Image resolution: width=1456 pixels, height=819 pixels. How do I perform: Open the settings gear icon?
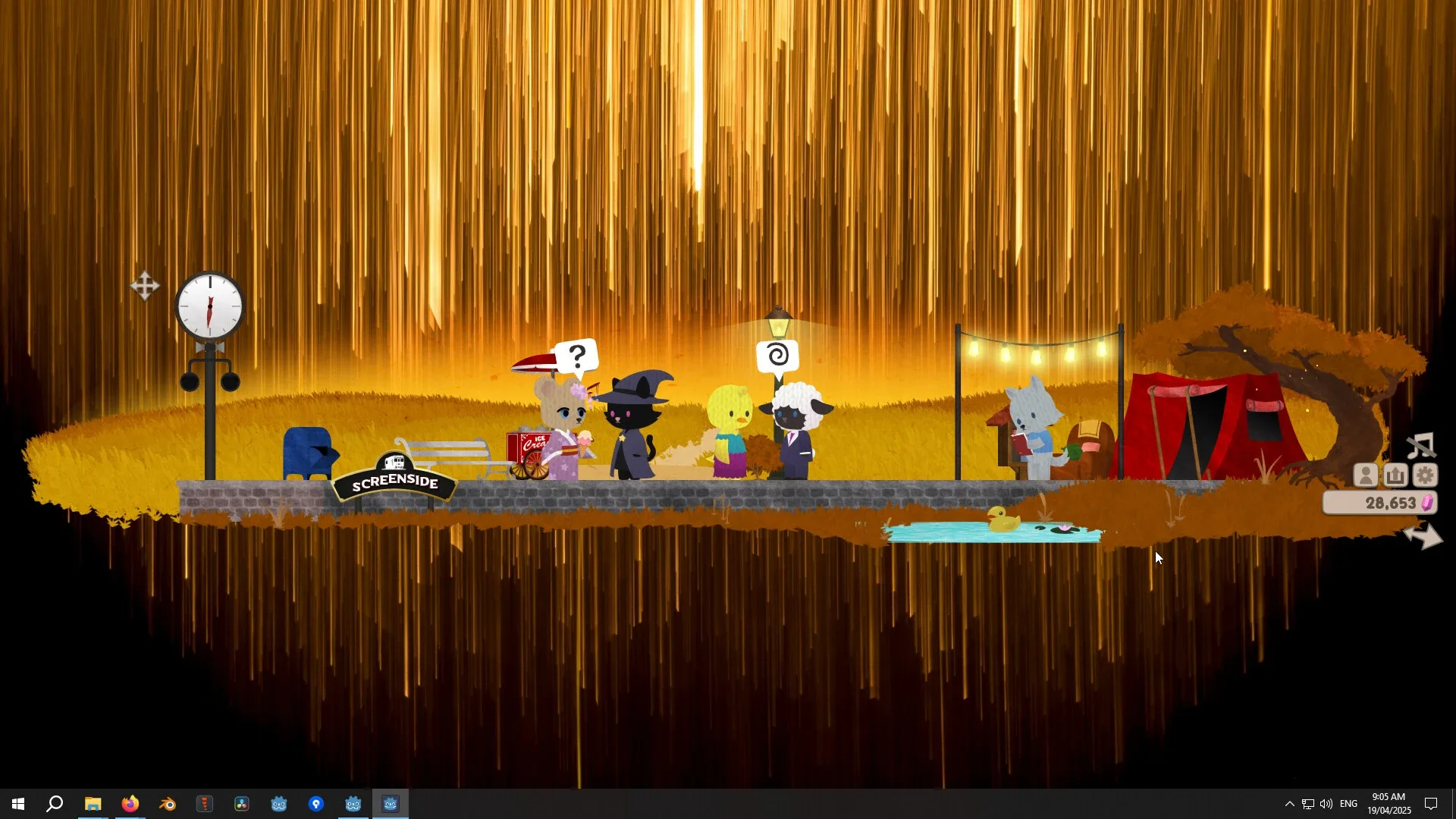pos(1426,475)
